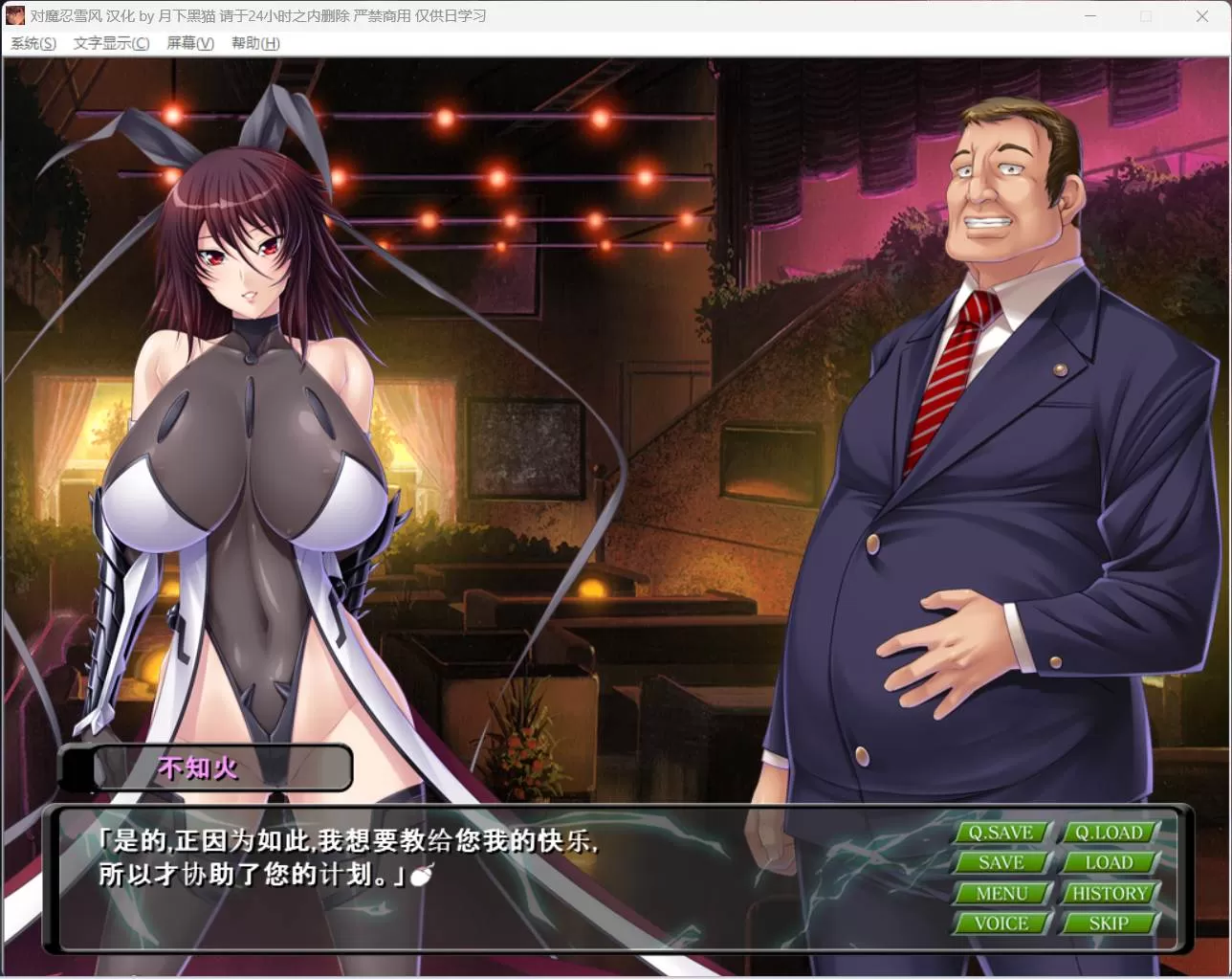The image size is (1232, 979).
Task: Click the 不知火 name plate
Action: tap(204, 768)
